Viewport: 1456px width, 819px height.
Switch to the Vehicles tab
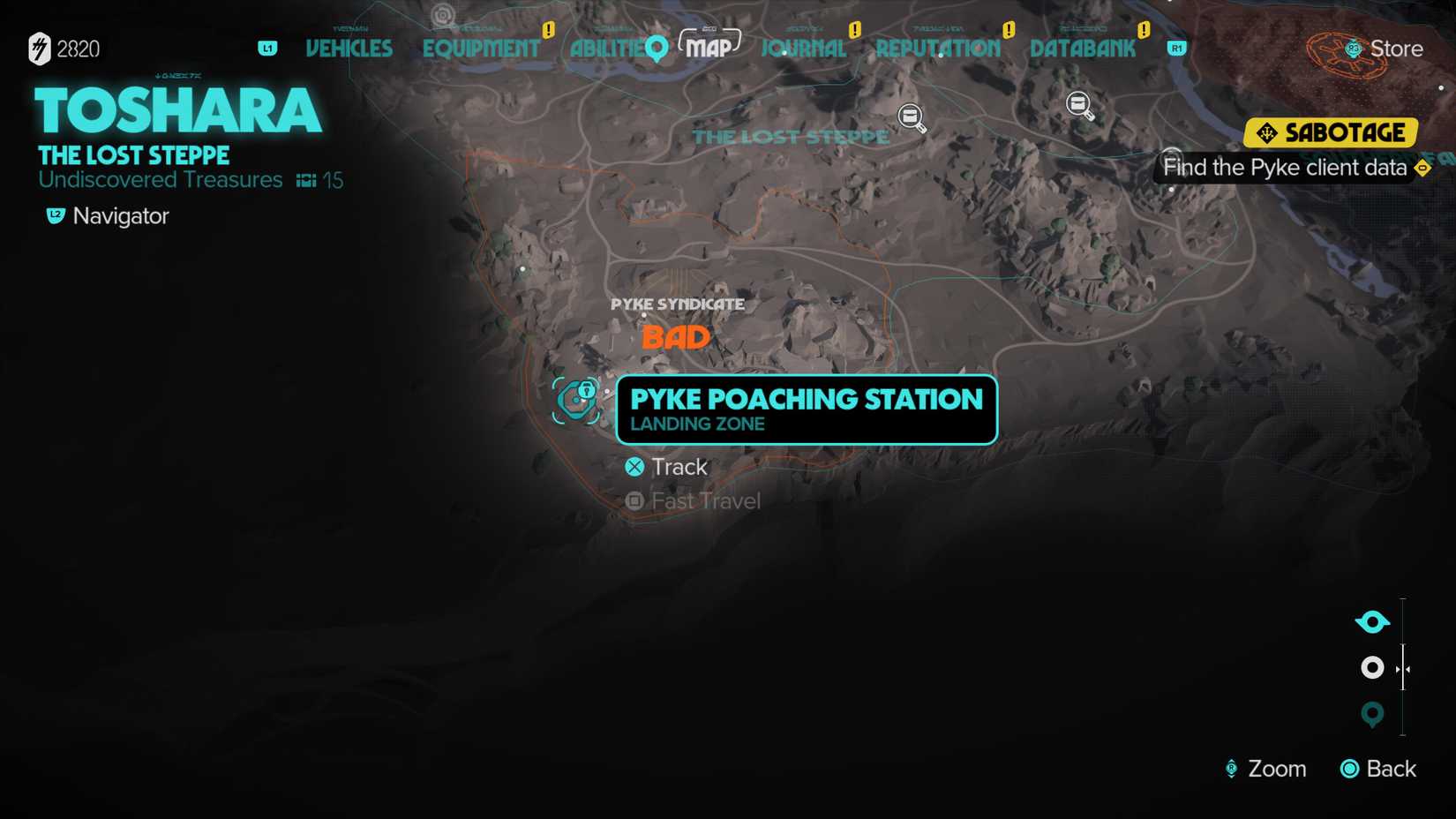tap(349, 49)
